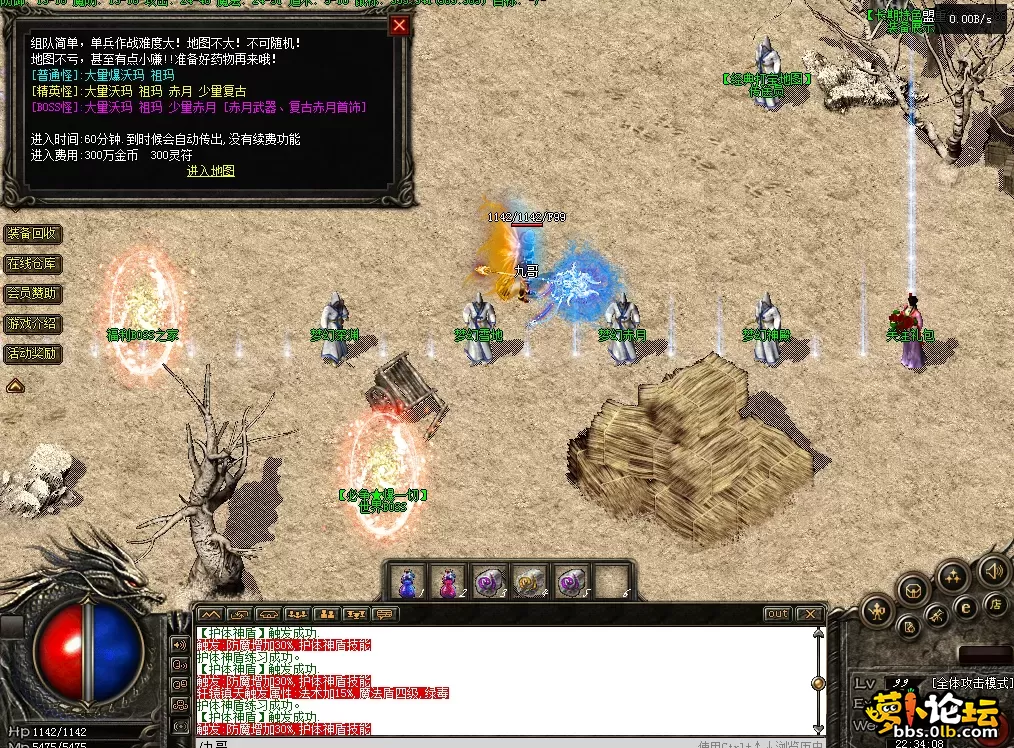Show the 游戏介绍 guide
The height and width of the screenshot is (748, 1014).
pos(33,324)
